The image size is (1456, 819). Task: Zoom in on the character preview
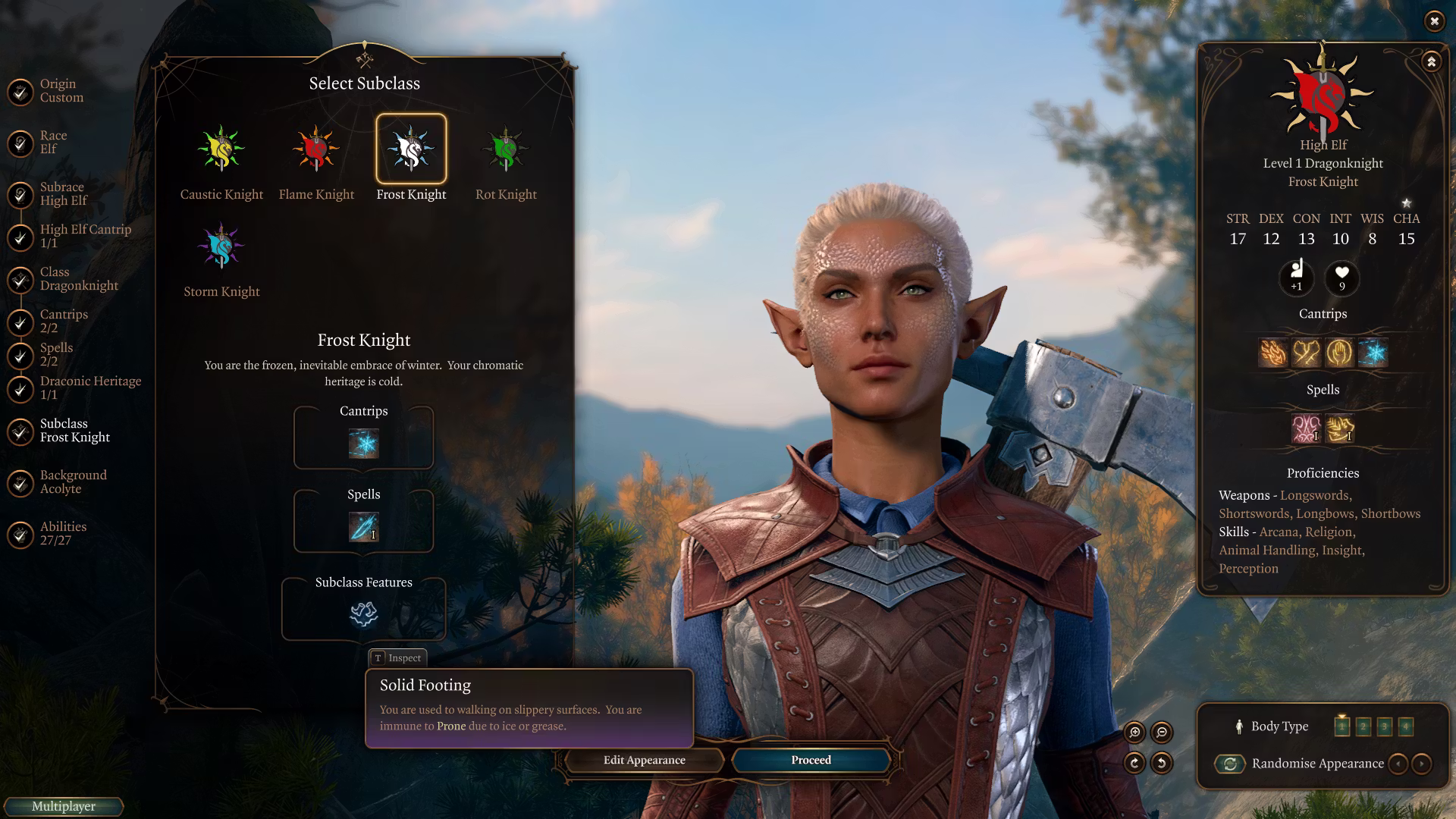tap(1134, 732)
